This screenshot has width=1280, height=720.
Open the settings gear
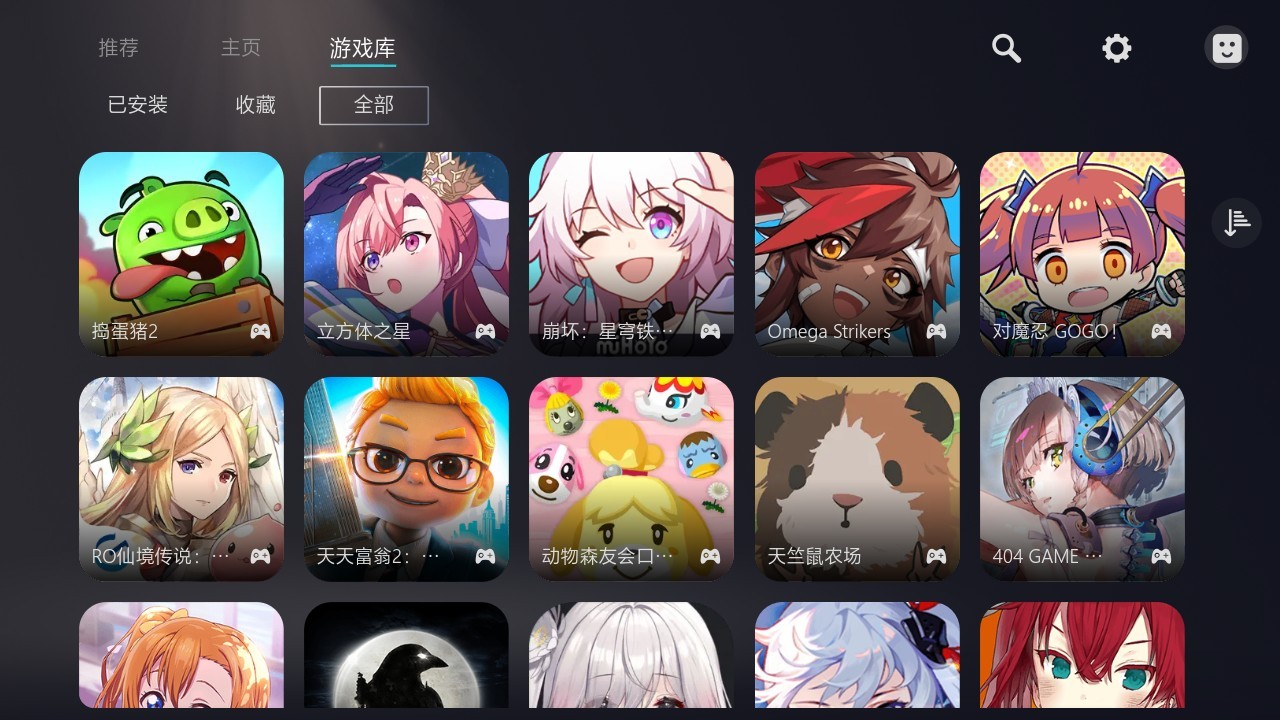pyautogui.click(x=1116, y=48)
